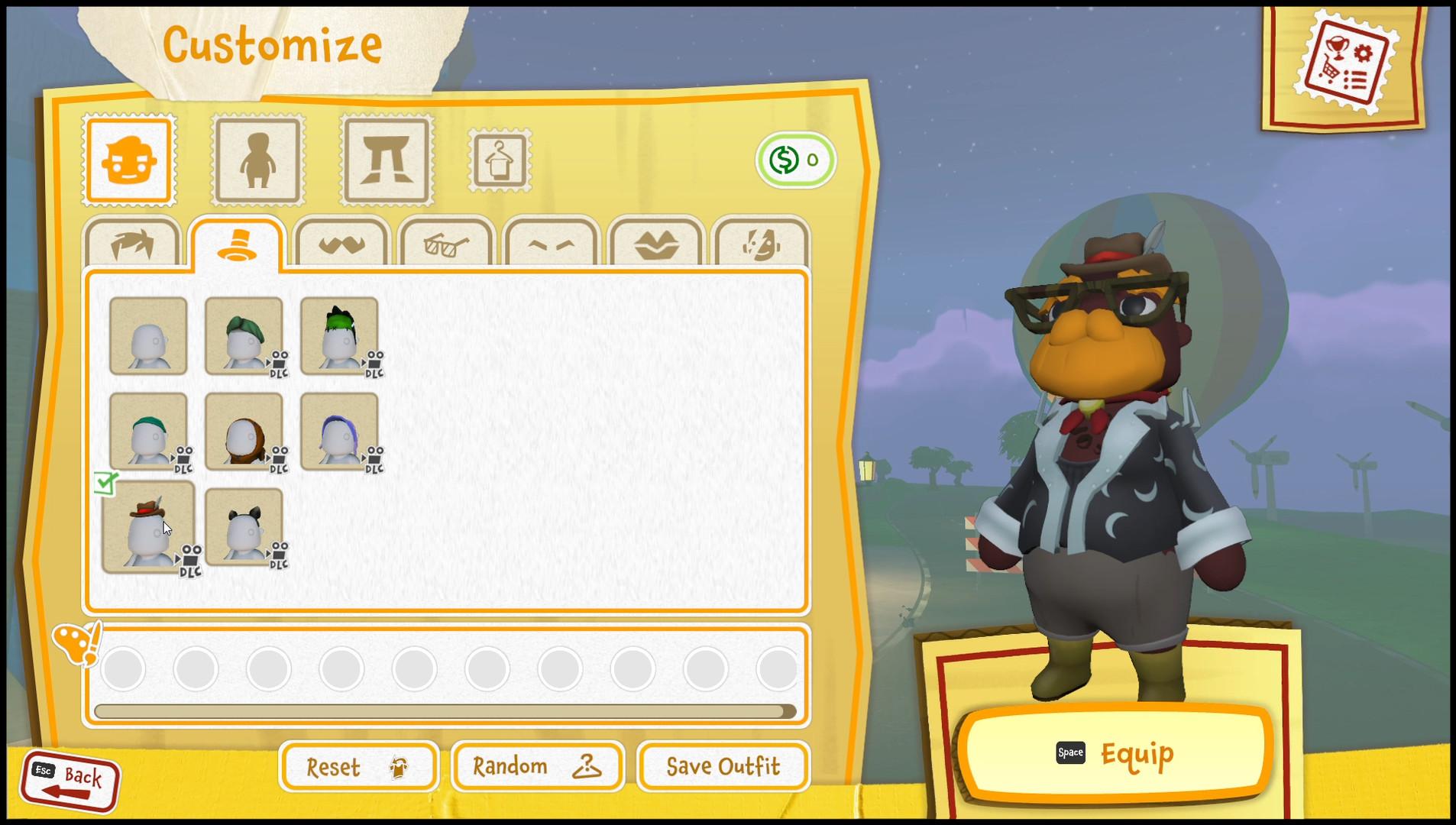The height and width of the screenshot is (825, 1456).
Task: Open the legs customization category
Action: 386,160
